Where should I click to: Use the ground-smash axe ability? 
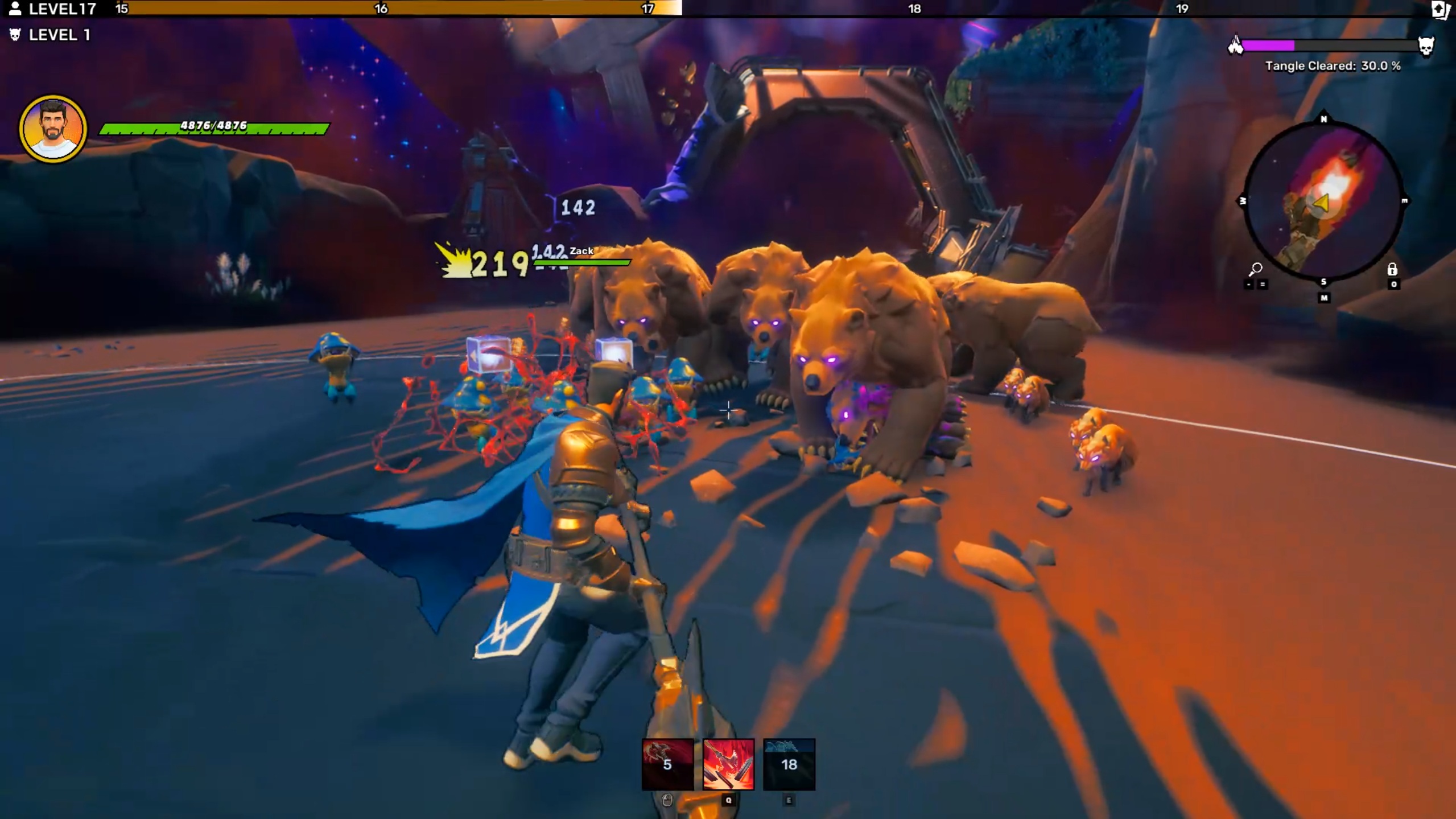(x=728, y=764)
